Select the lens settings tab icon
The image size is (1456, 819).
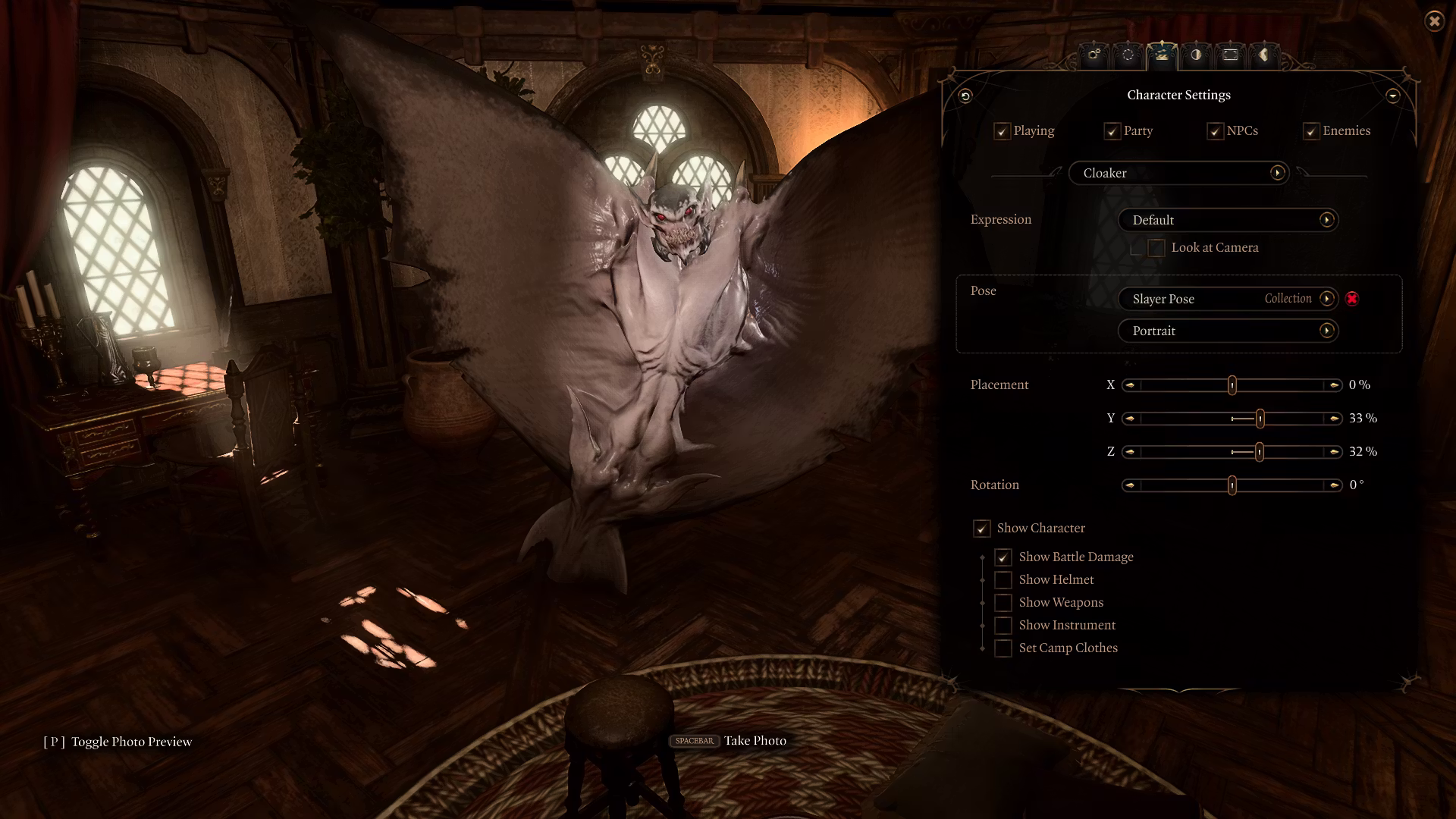1128,55
